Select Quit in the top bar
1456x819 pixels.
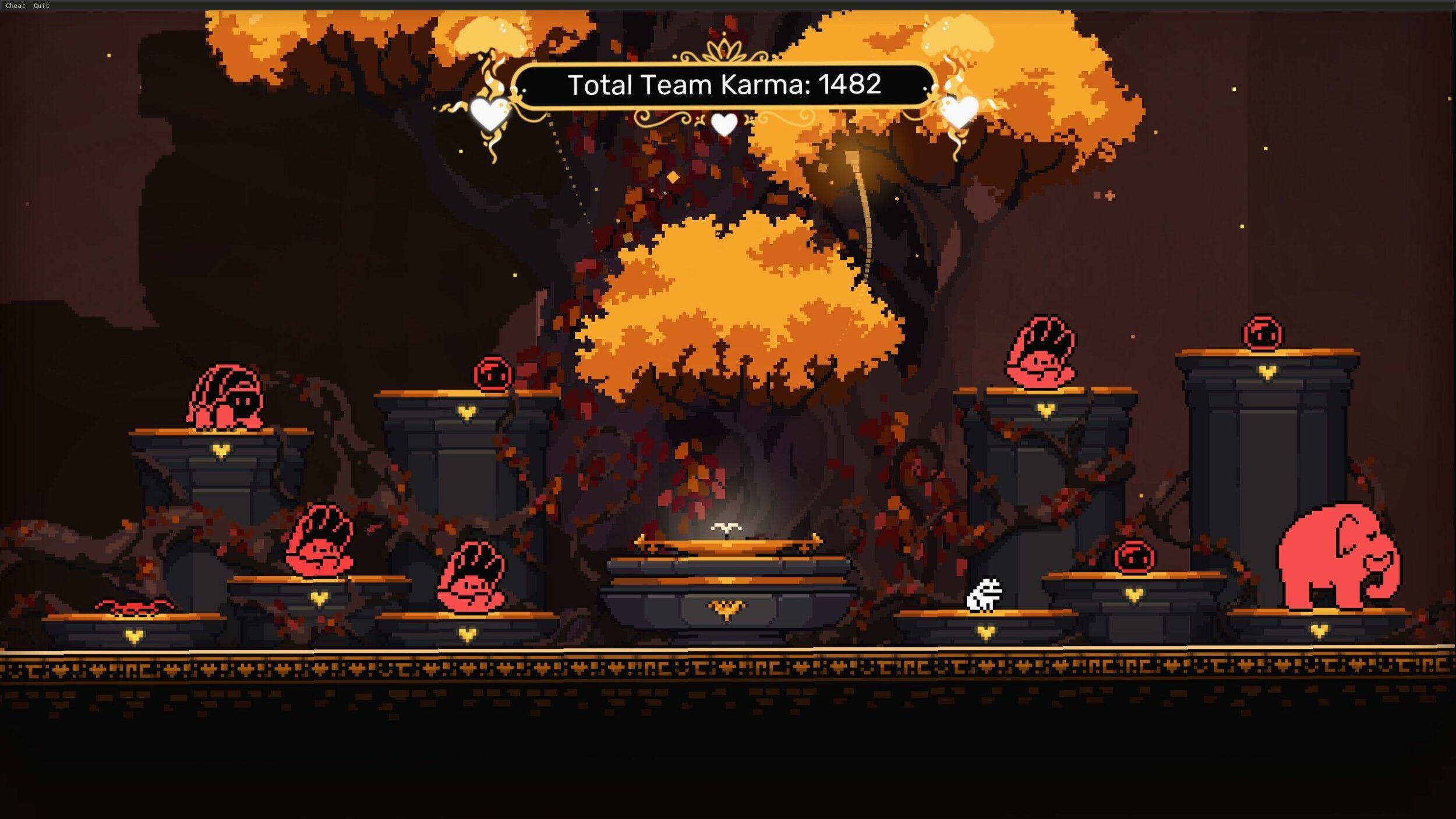[x=41, y=6]
